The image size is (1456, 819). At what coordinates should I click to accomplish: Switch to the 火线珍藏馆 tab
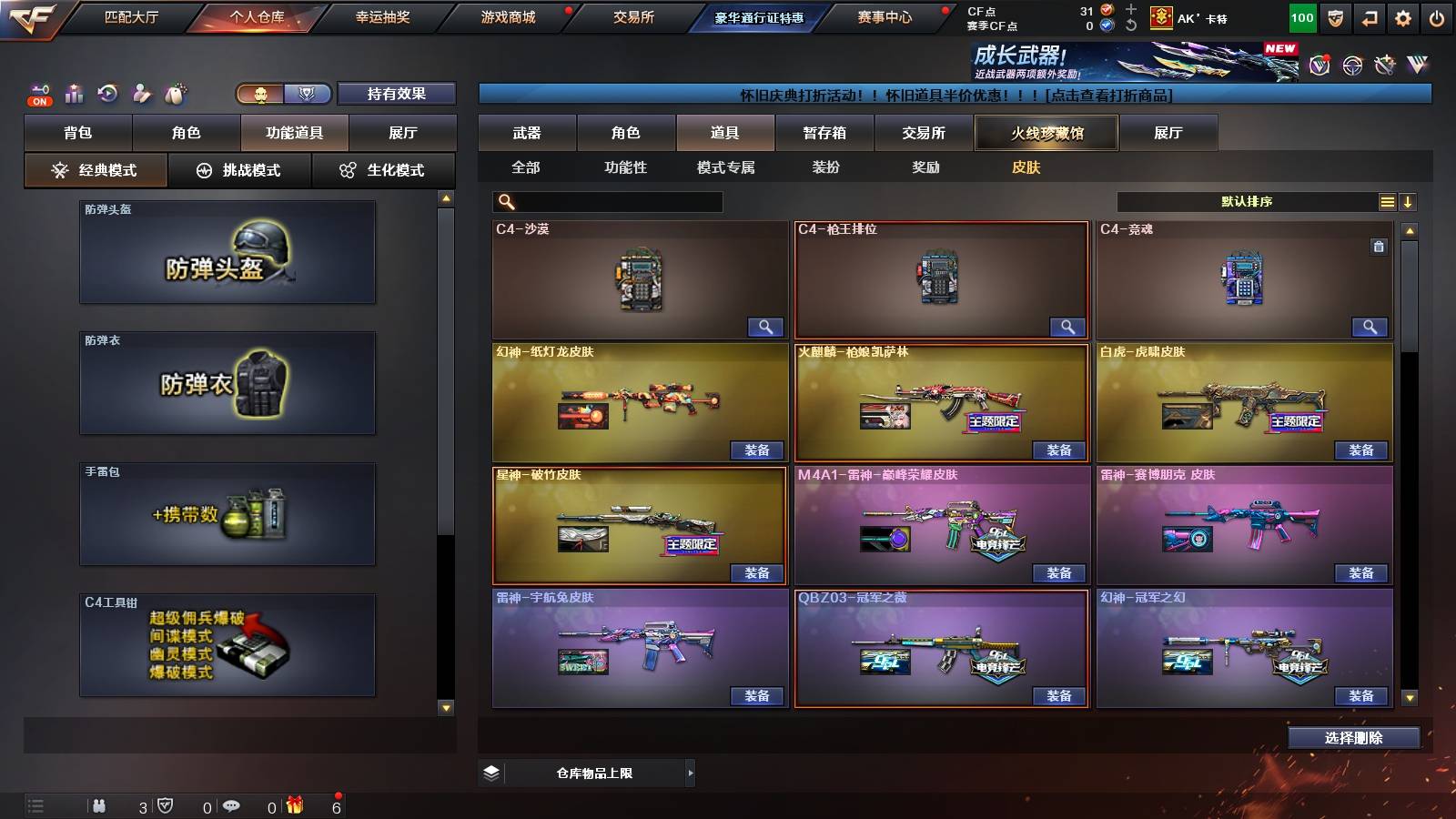point(1046,133)
